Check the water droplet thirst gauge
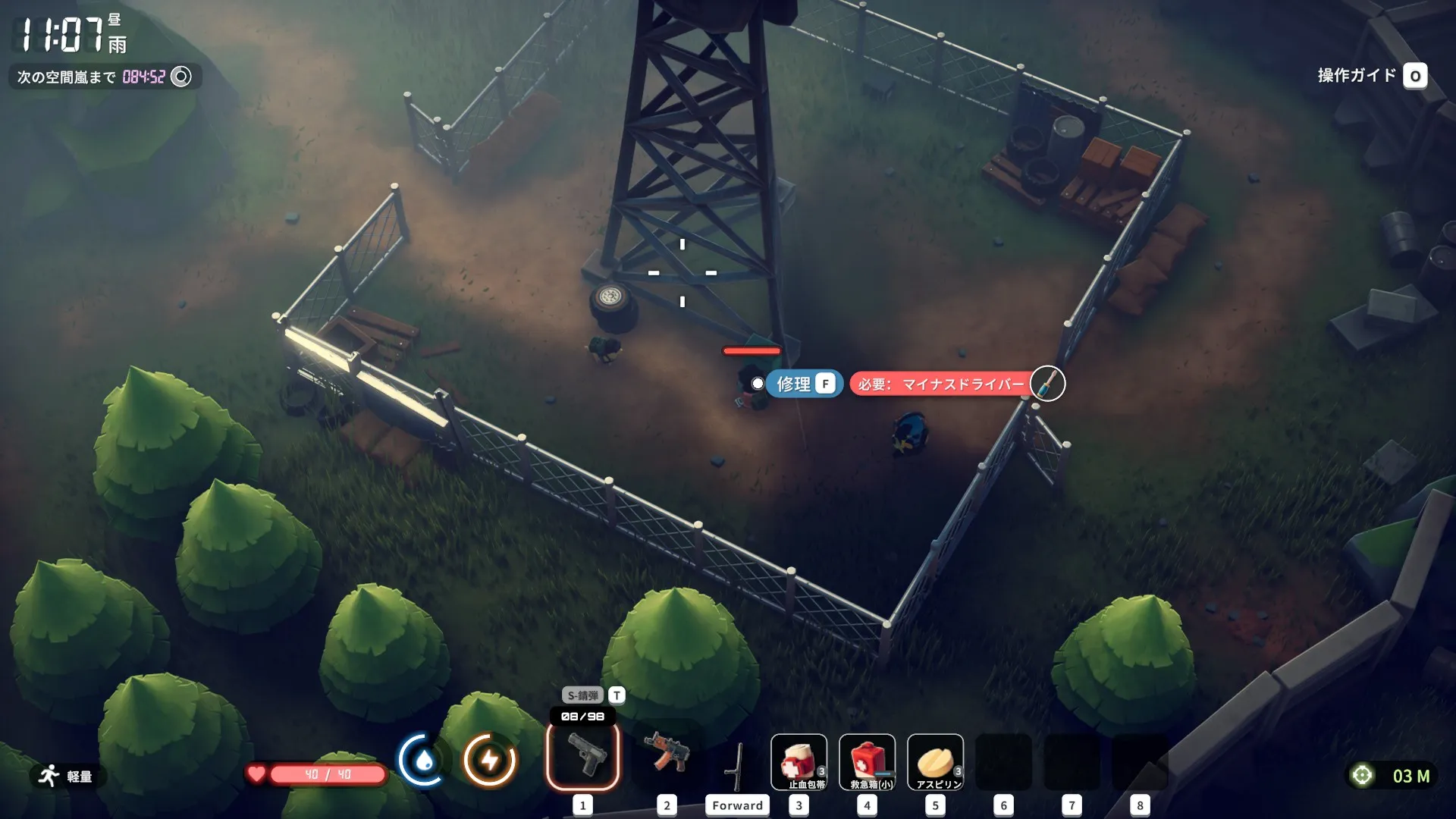1456x819 pixels. click(424, 759)
